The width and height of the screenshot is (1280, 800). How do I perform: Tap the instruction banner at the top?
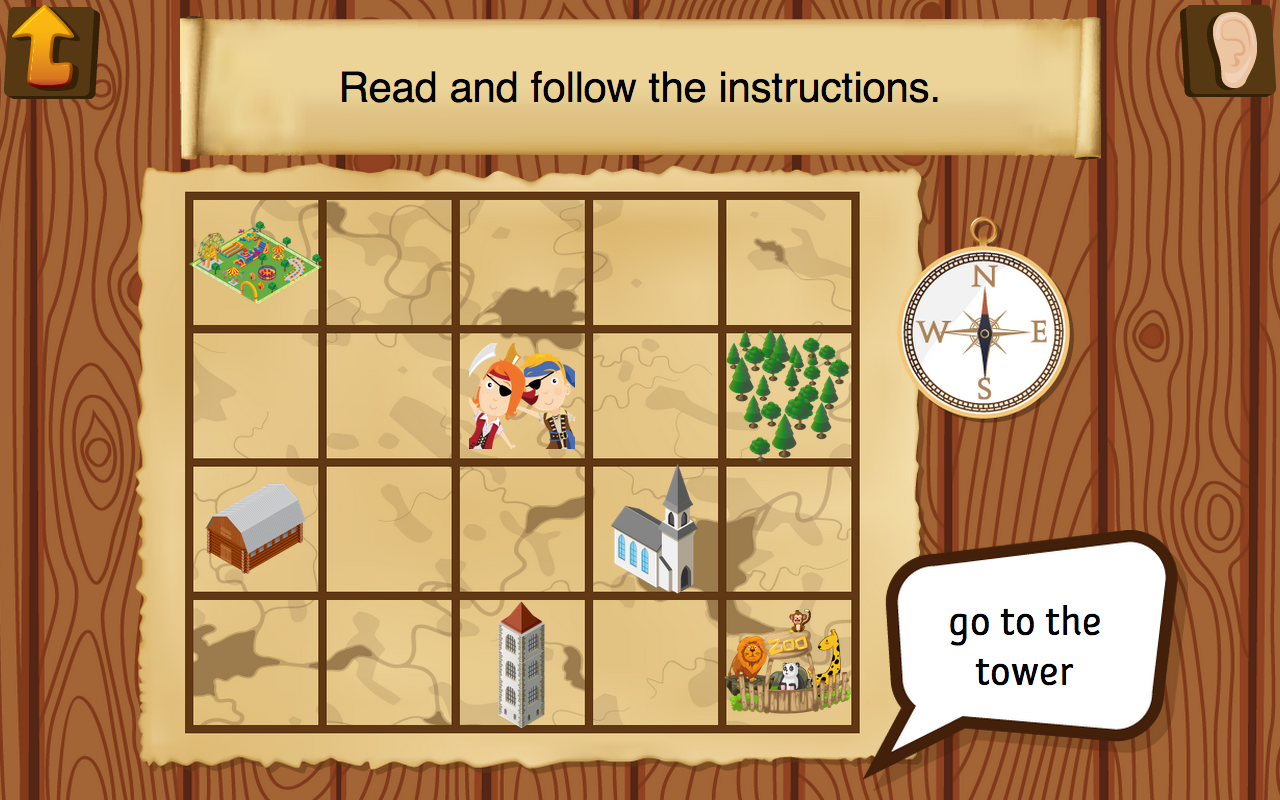tap(640, 85)
